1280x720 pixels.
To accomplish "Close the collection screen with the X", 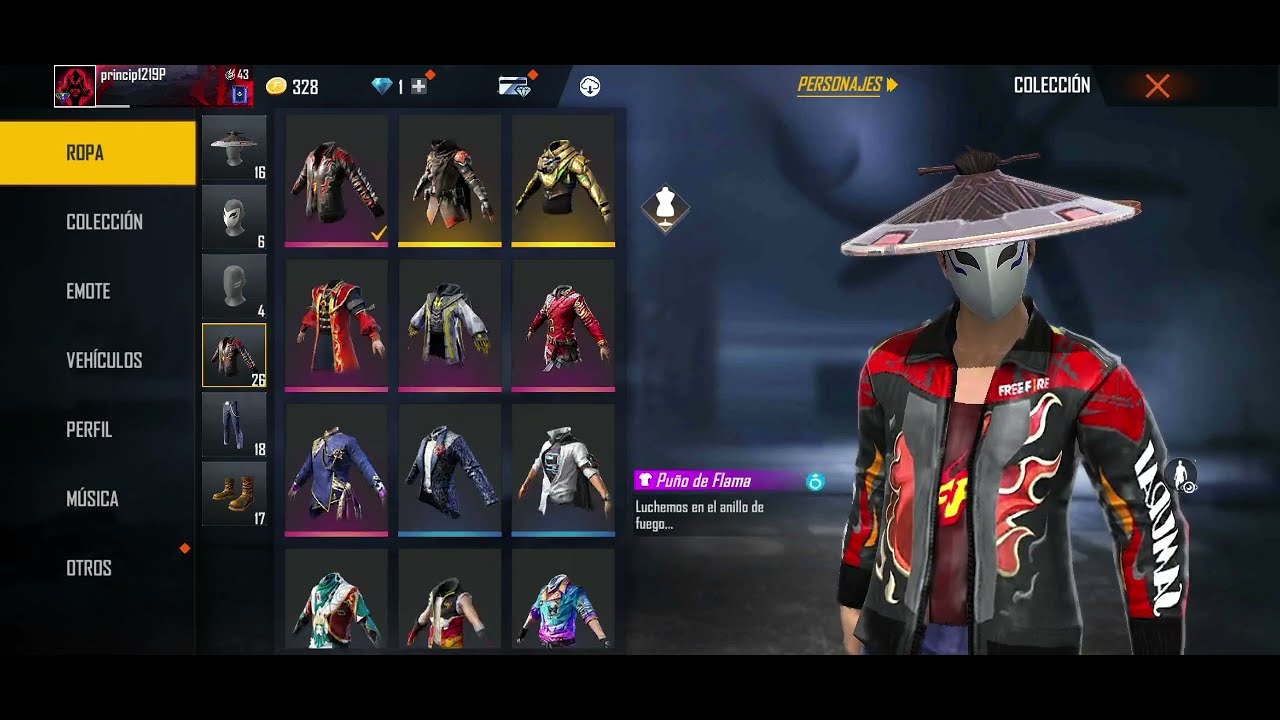I will point(1157,86).
